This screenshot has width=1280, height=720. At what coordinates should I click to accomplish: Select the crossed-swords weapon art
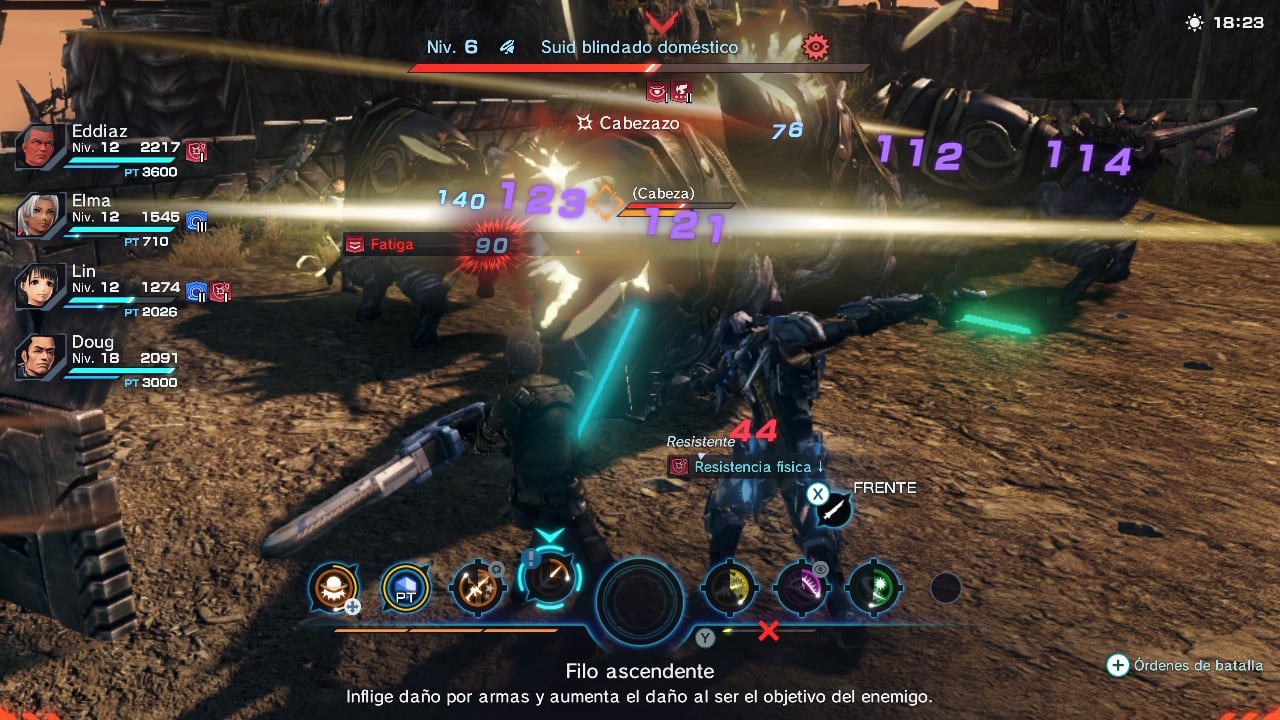(x=477, y=589)
